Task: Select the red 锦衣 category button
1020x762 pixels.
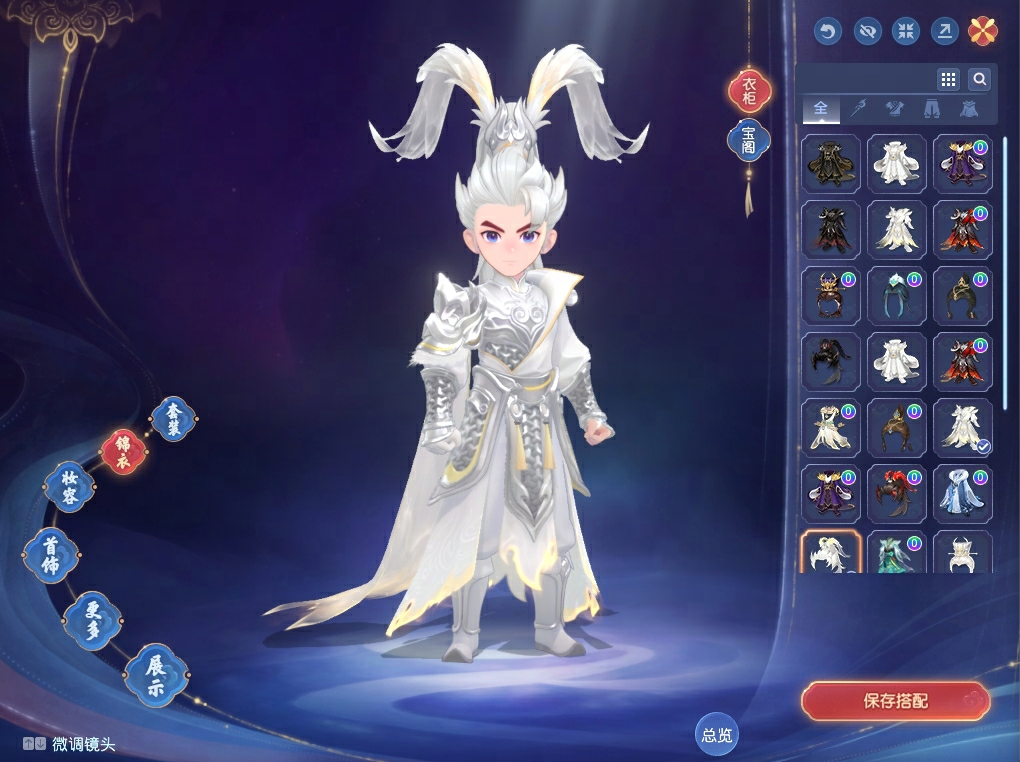Action: (124, 452)
